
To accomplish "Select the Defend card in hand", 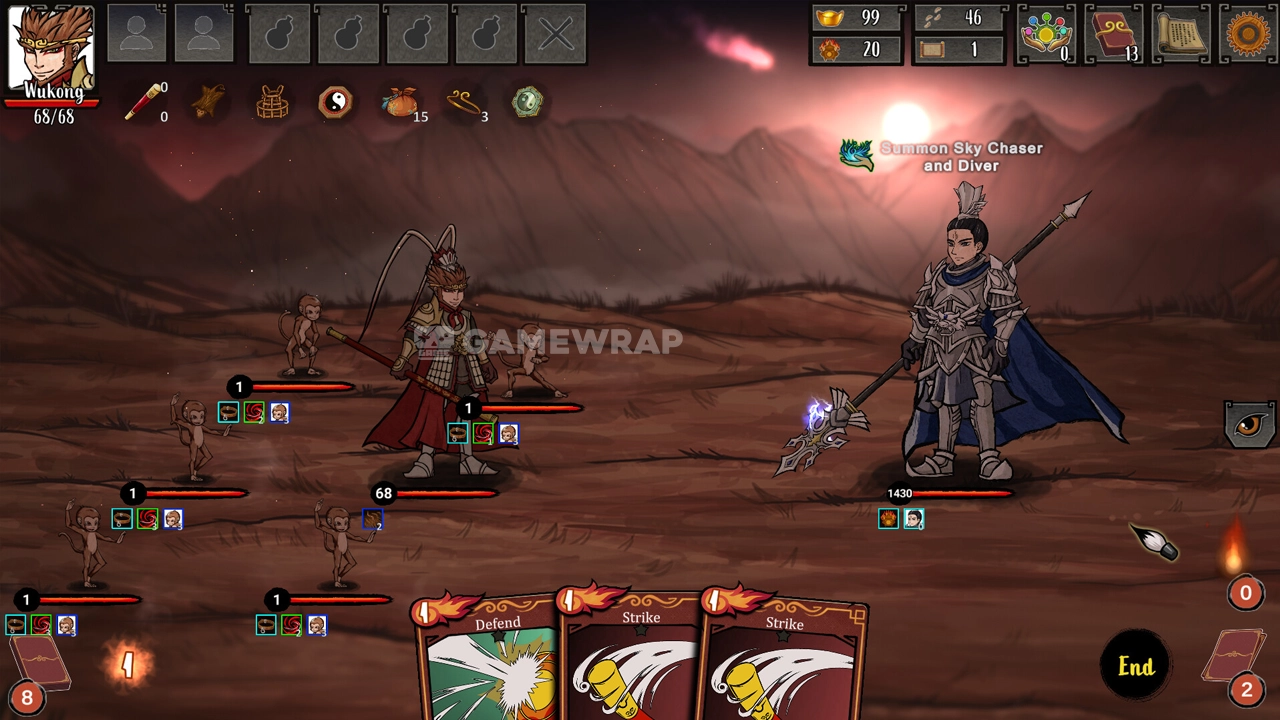I will pos(490,660).
